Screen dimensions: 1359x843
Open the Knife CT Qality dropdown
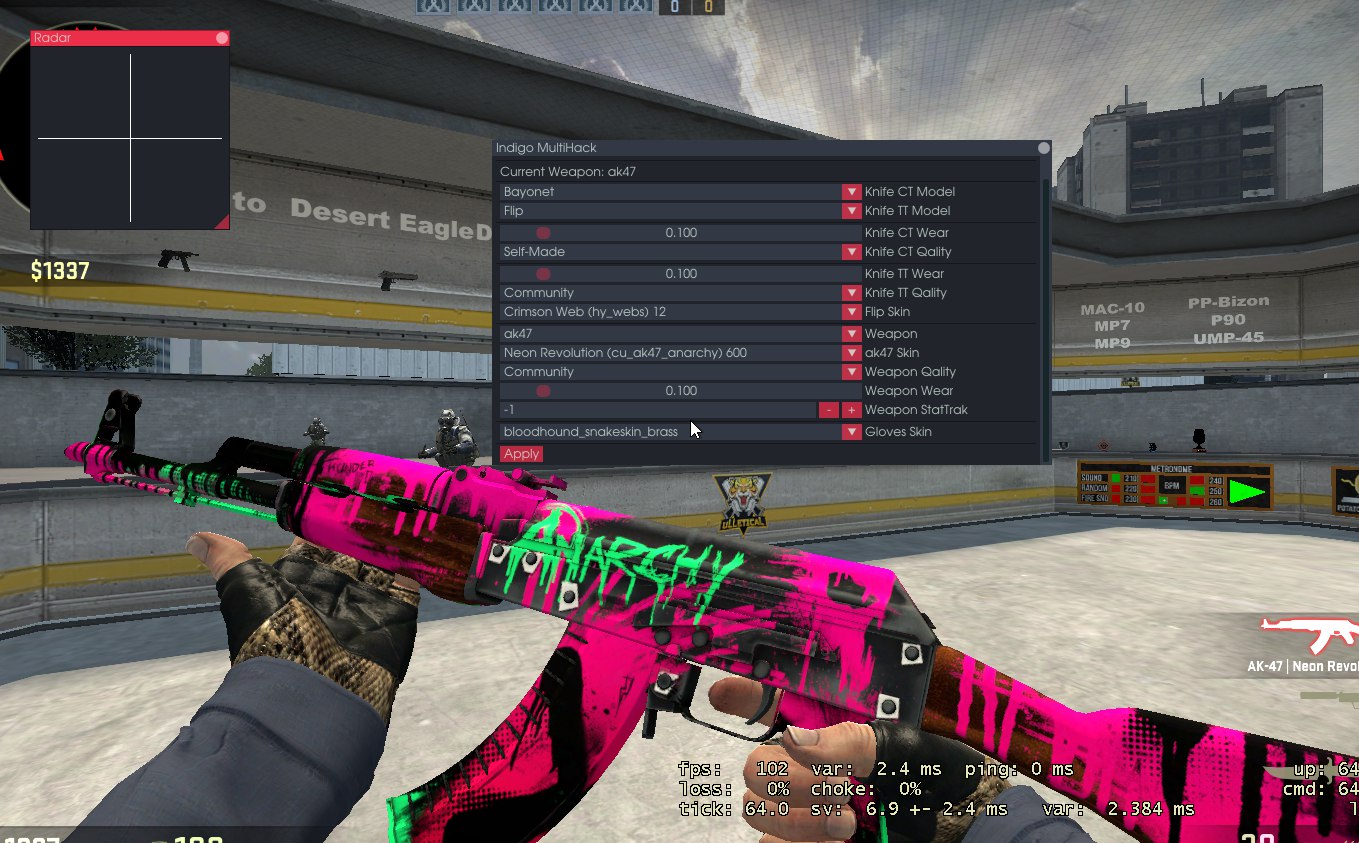click(850, 252)
